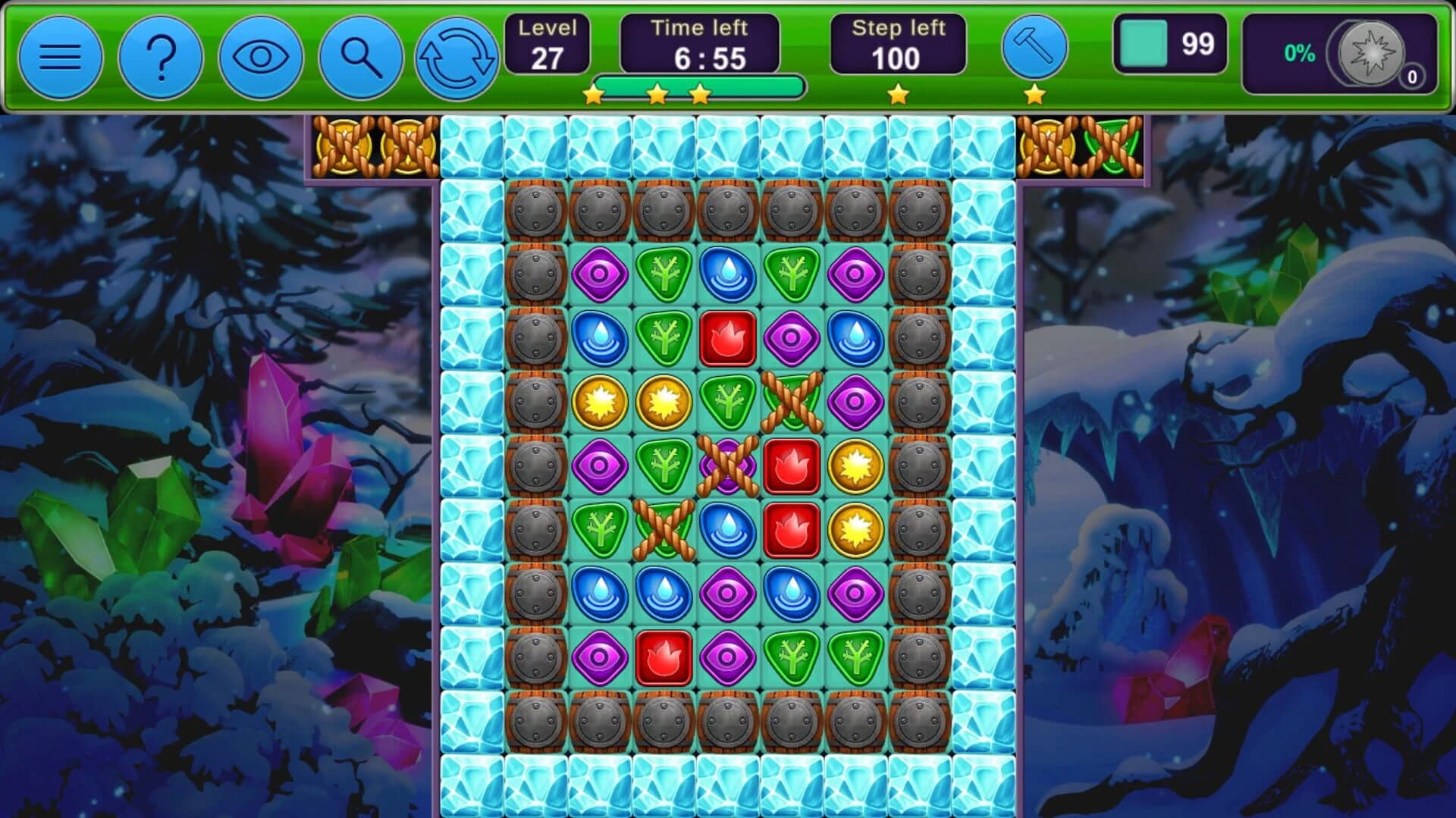Click the Level 27 display panel

pyautogui.click(x=549, y=42)
